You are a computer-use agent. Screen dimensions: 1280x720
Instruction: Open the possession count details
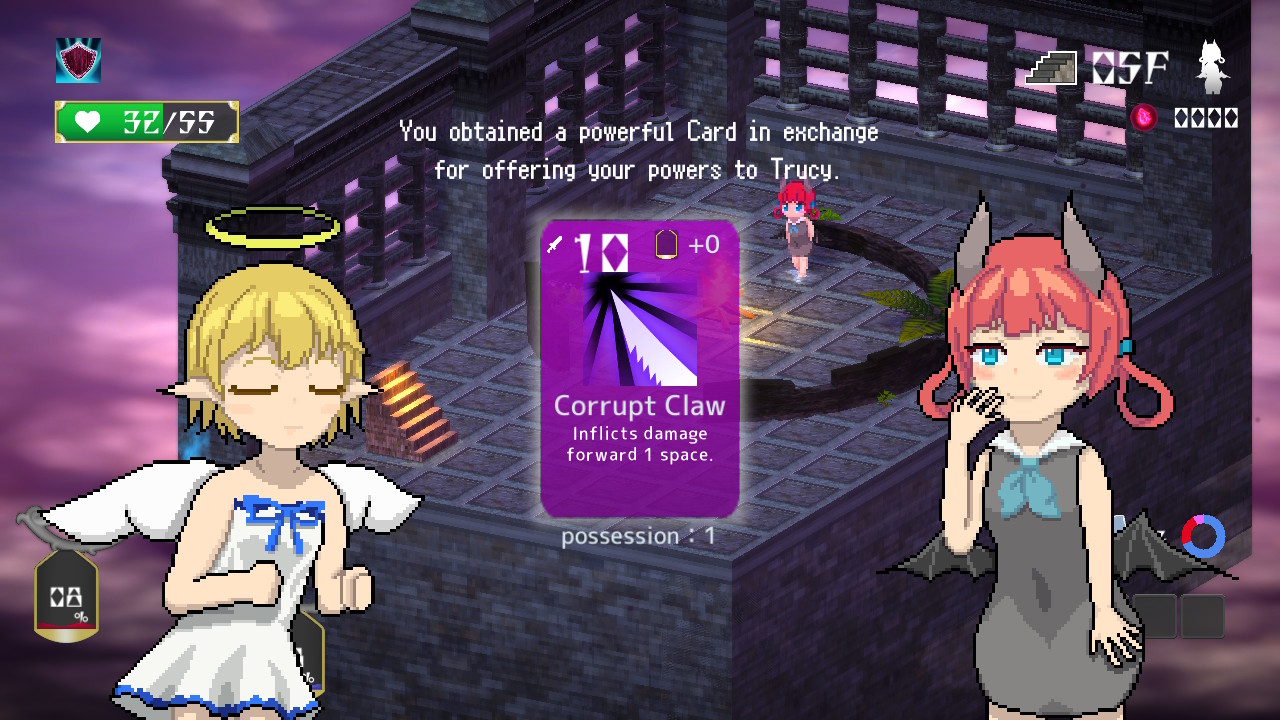[x=639, y=536]
